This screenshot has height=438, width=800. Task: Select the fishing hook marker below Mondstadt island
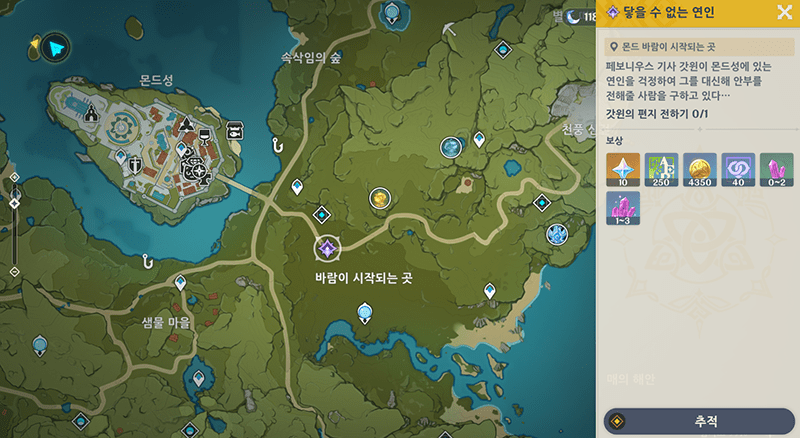147,263
